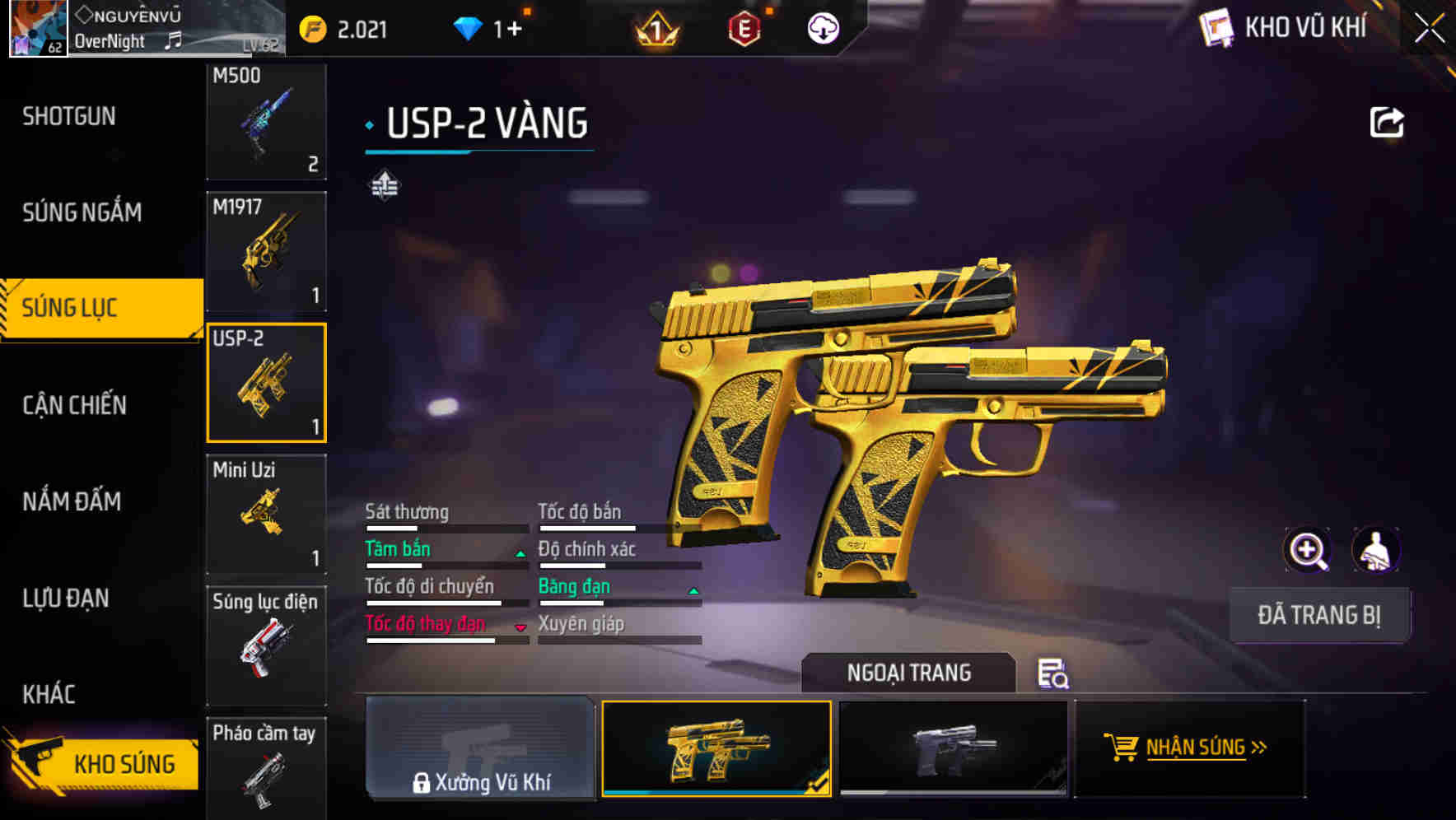Select the magnifier zoom preview icon
The image size is (1456, 820).
(x=1308, y=550)
